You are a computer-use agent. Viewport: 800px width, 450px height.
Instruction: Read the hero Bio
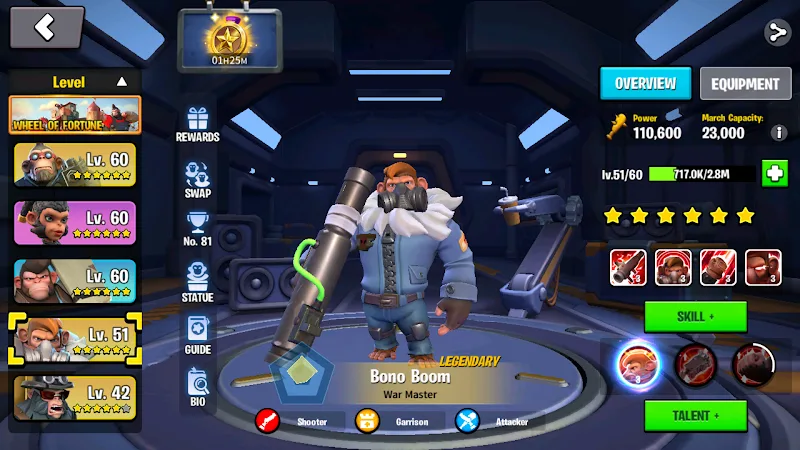click(x=197, y=385)
